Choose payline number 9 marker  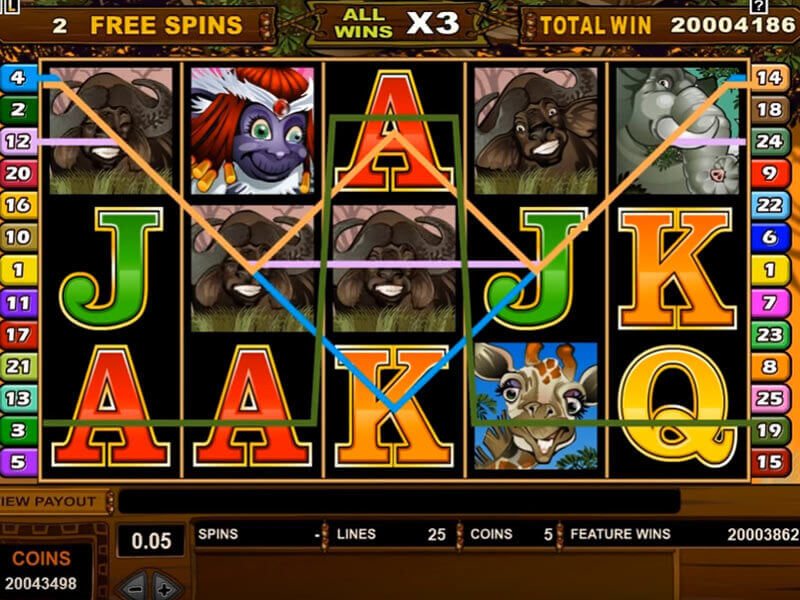[x=768, y=173]
